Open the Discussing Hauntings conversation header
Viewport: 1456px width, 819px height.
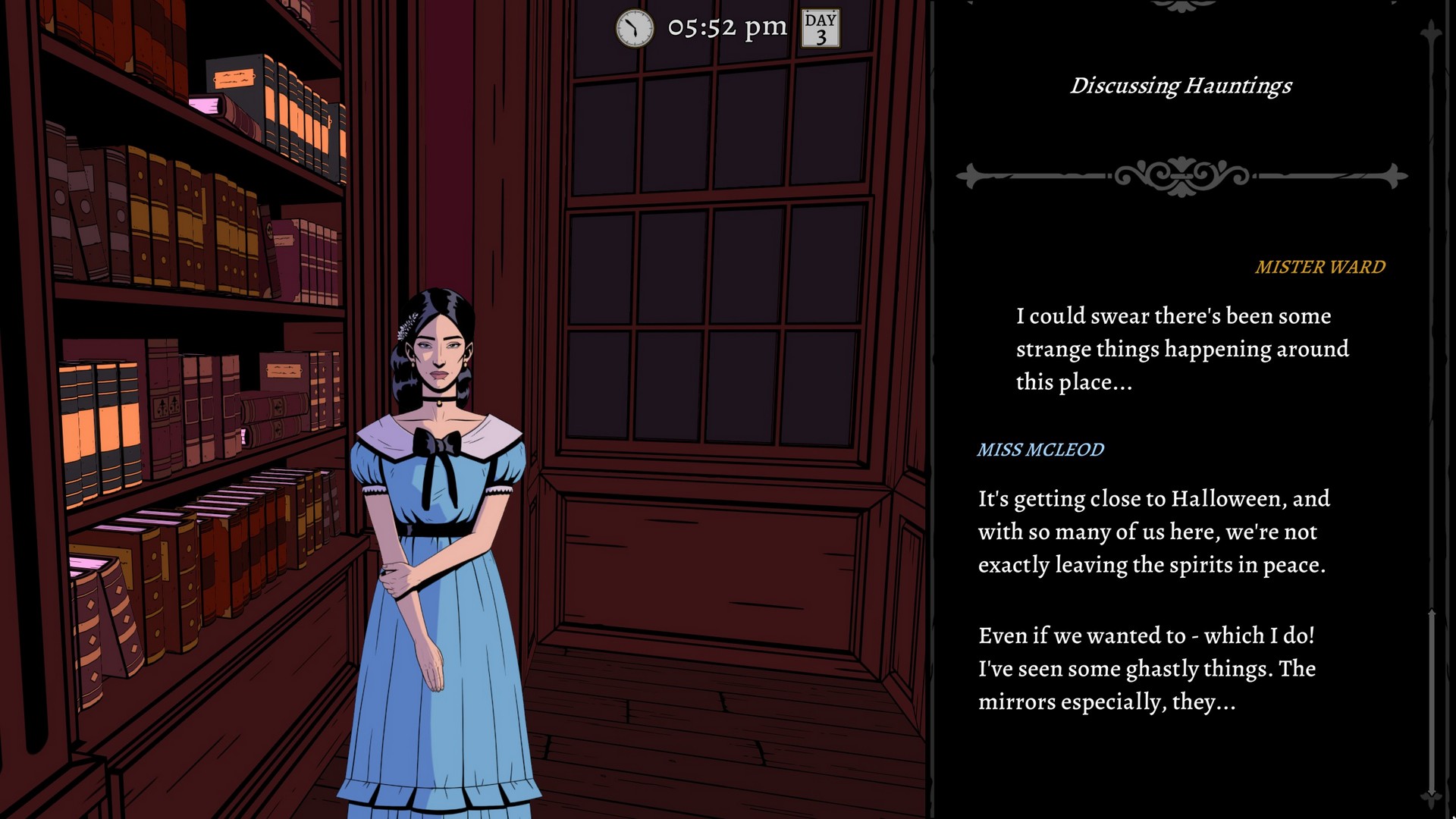(x=1181, y=86)
